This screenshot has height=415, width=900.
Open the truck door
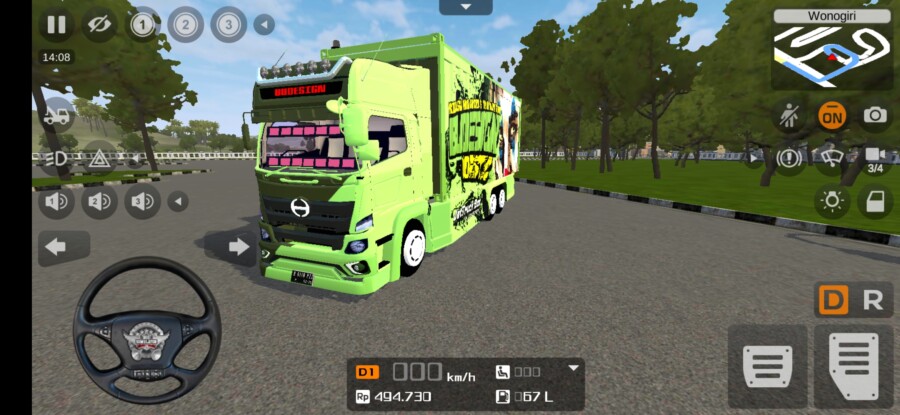pos(875,201)
